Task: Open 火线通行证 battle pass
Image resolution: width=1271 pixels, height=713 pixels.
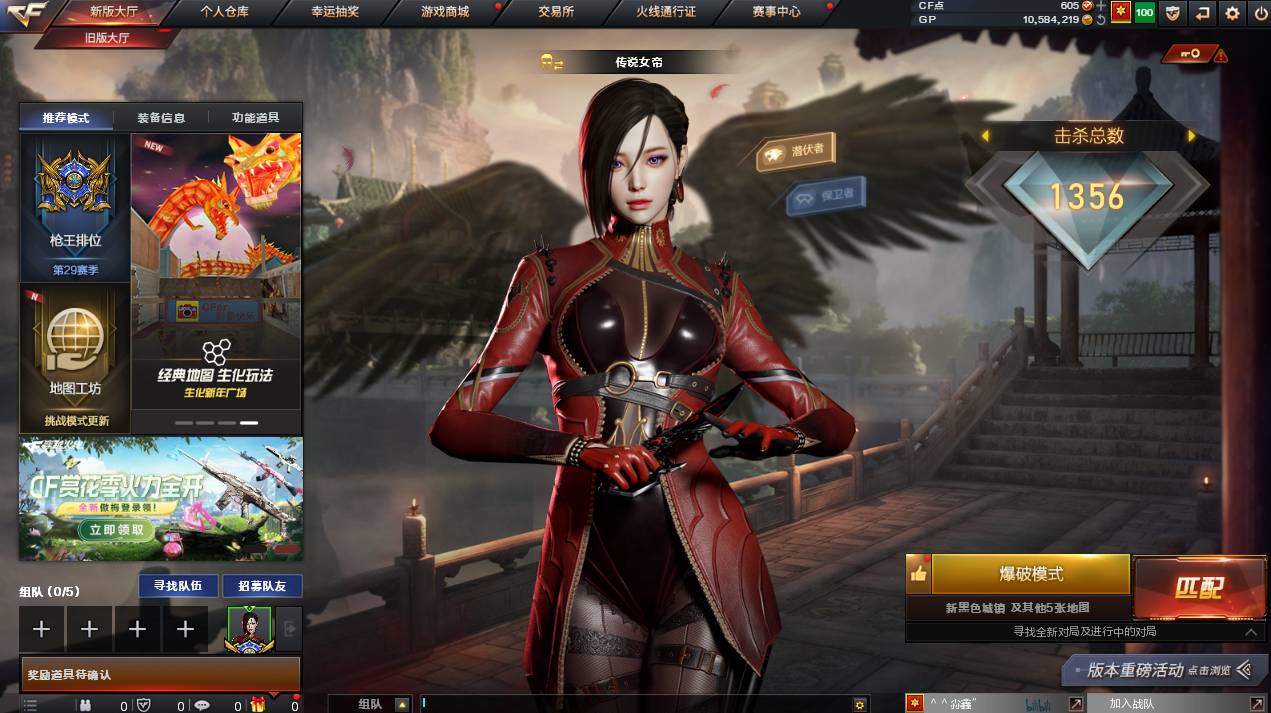Action: click(x=665, y=12)
